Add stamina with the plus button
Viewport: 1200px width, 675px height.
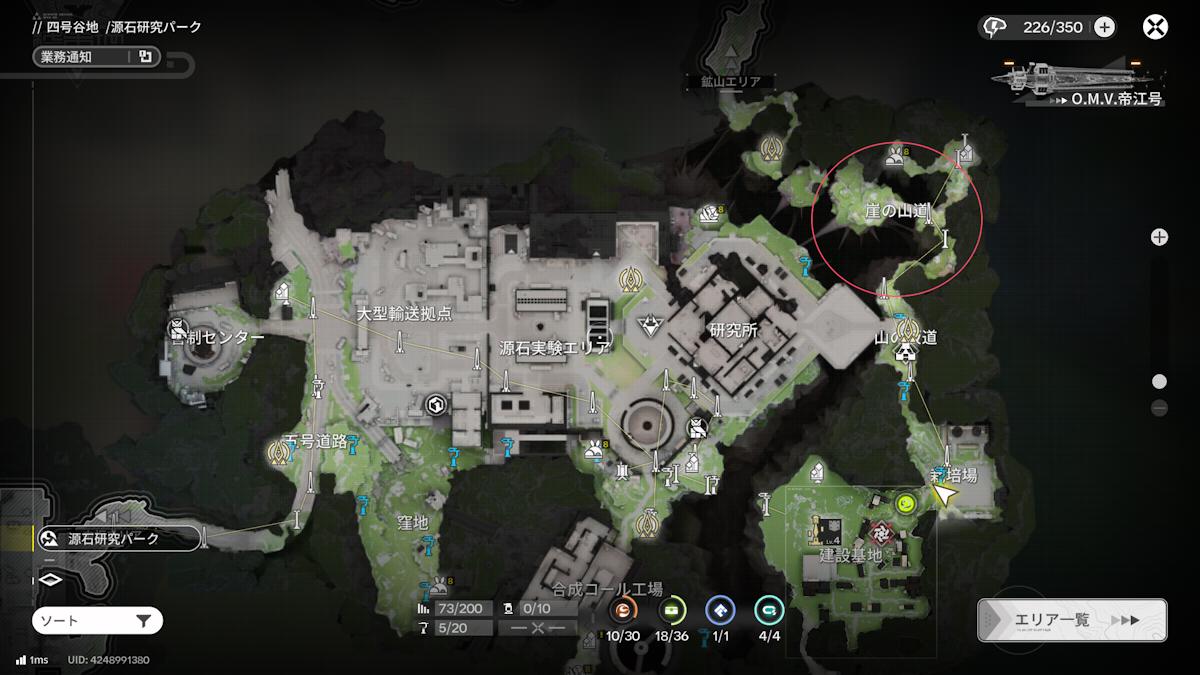1104,27
